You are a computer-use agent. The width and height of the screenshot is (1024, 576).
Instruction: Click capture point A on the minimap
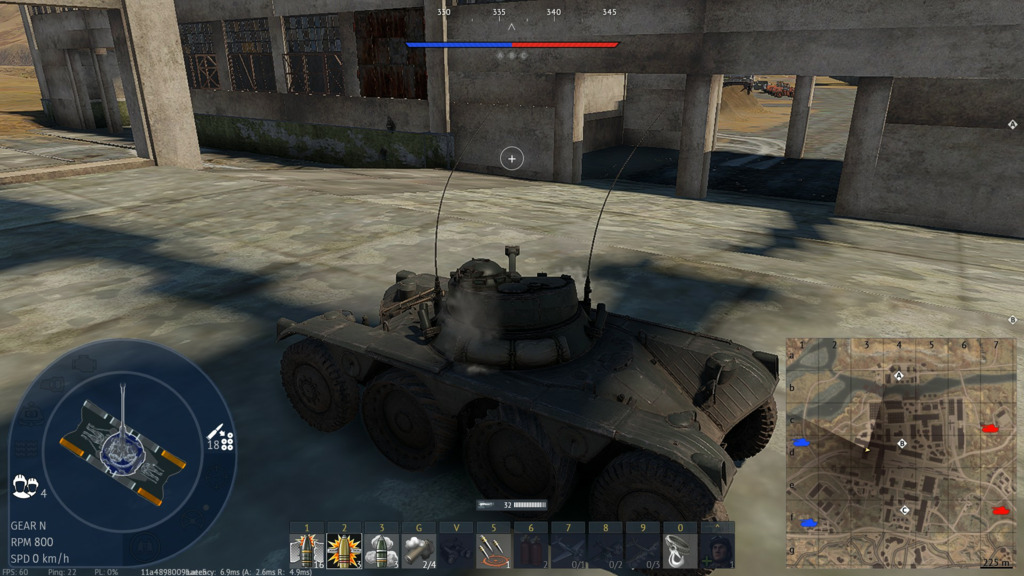click(898, 376)
